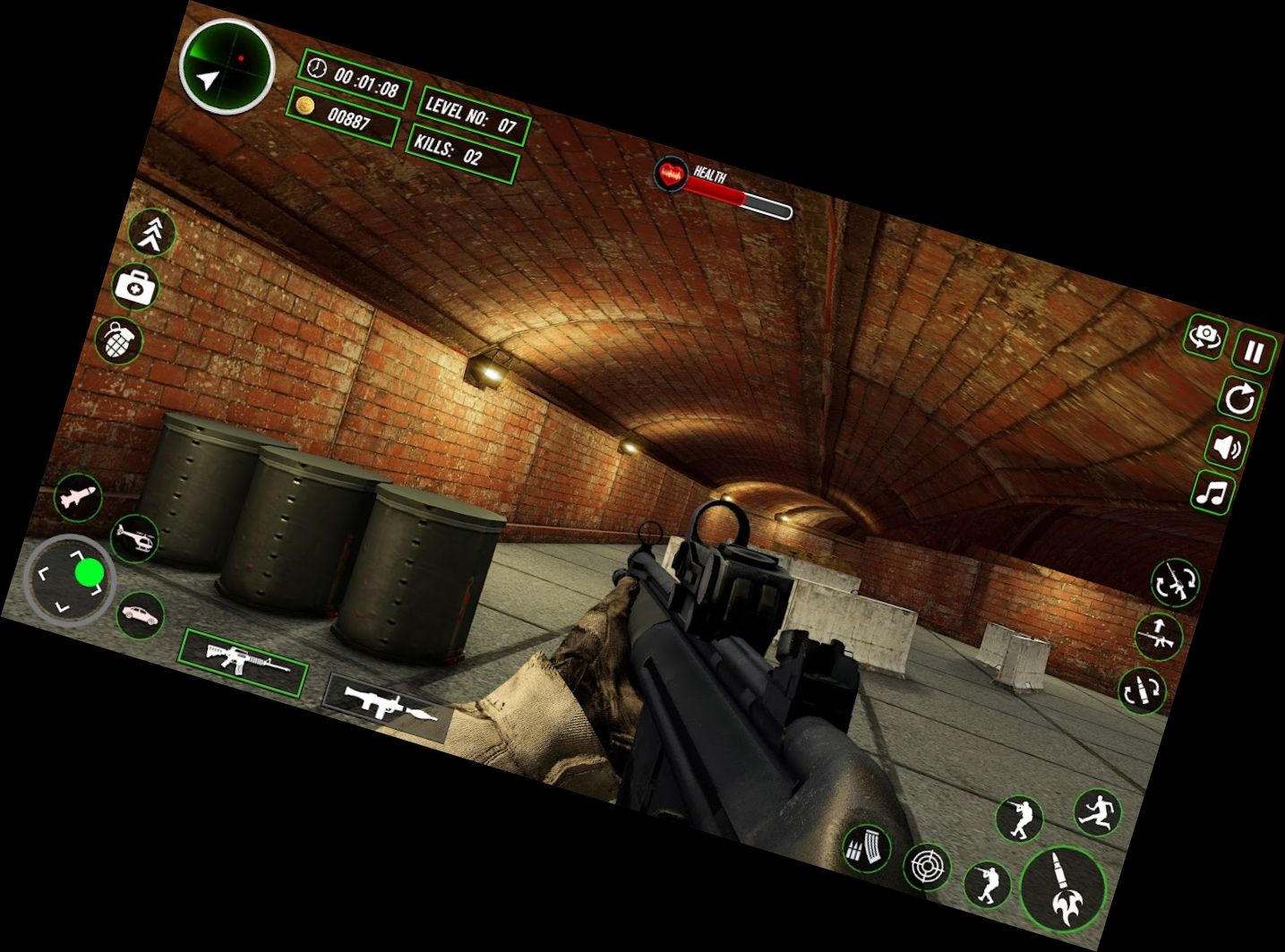Screen dimensions: 1285x952
Task: Pause the game
Action: pyautogui.click(x=1254, y=351)
